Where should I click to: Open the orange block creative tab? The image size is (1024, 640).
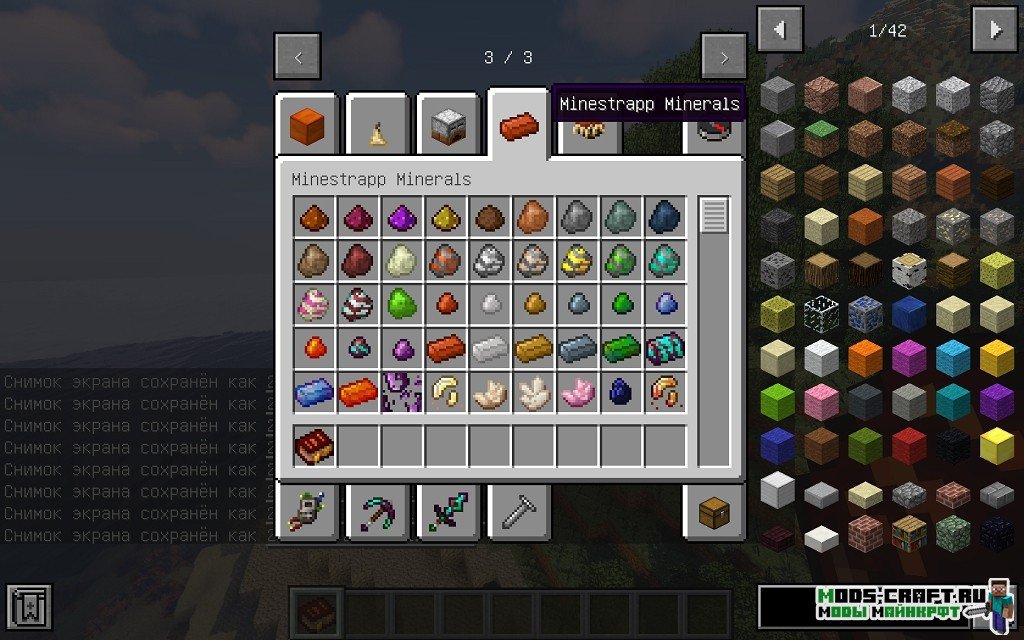[306, 127]
